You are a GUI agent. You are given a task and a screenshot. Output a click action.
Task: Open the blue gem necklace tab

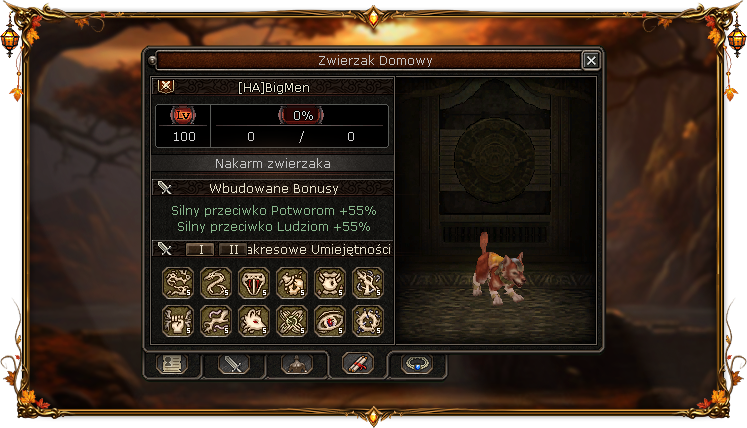click(417, 365)
